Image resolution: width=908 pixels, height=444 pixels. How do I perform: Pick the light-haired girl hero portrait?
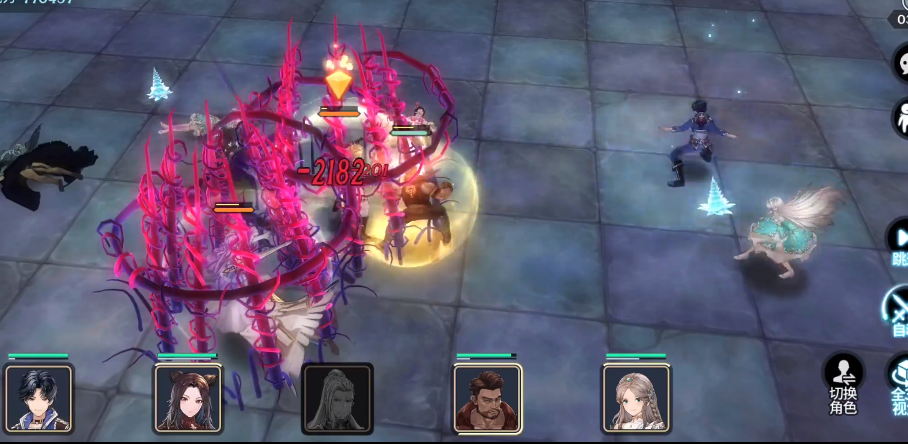pos(636,397)
